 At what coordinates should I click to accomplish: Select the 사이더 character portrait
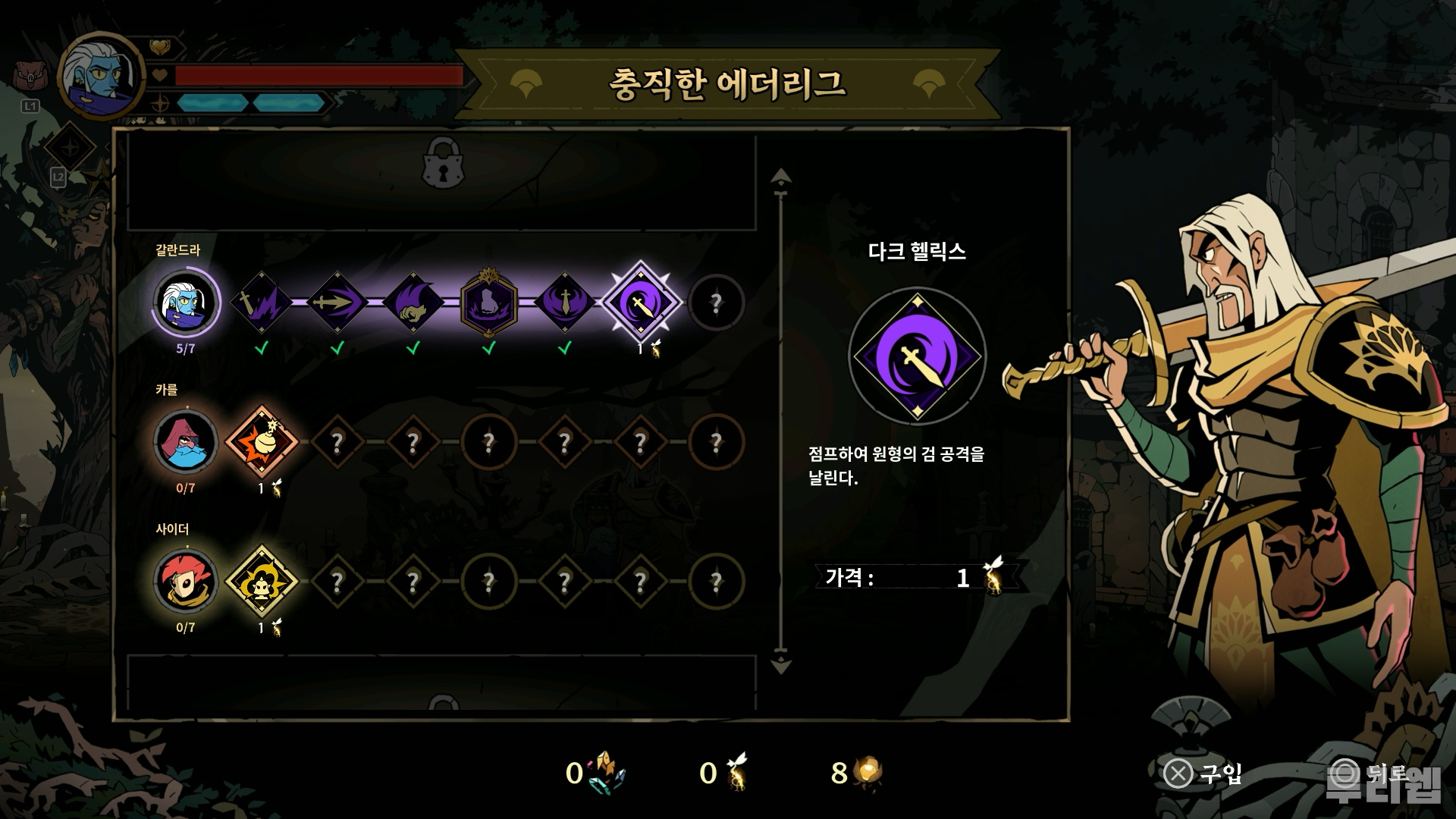(x=186, y=581)
